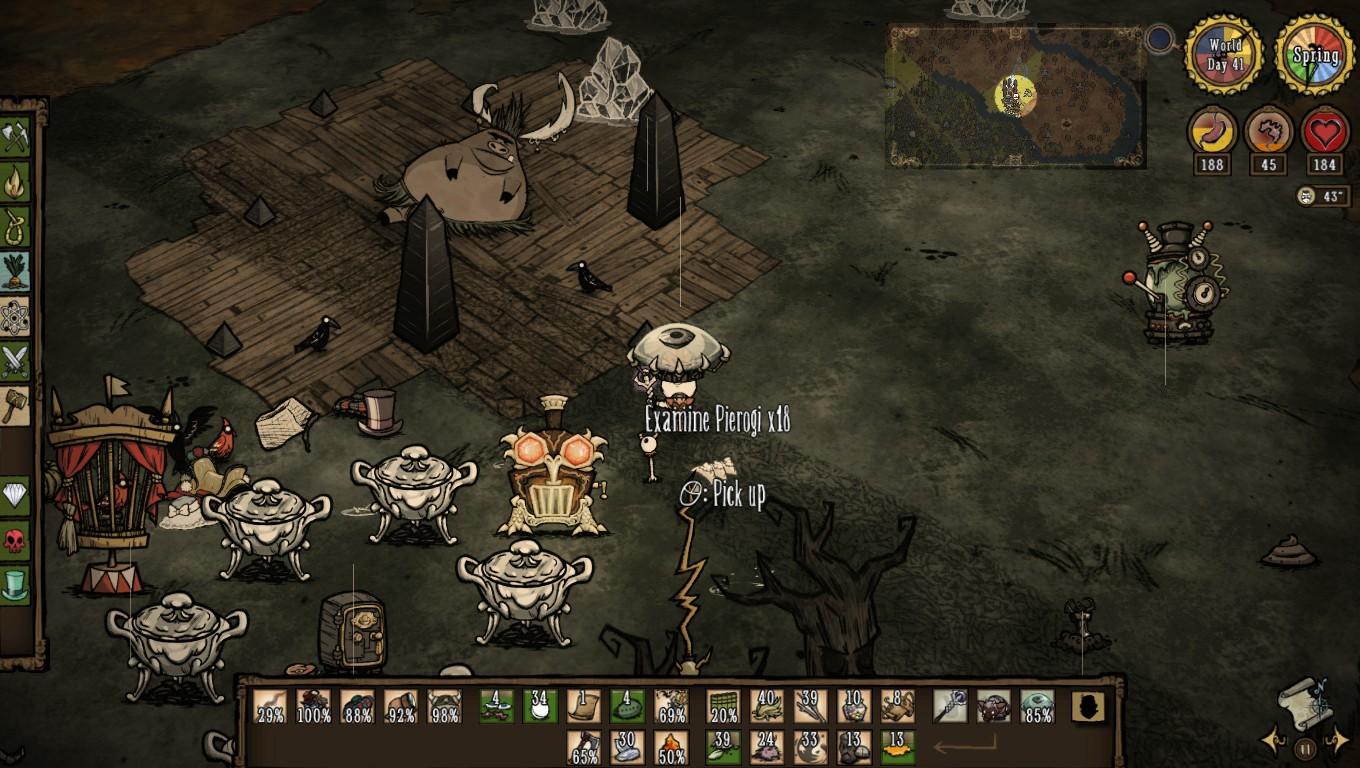Open the Science atom crafting tab

[x=15, y=317]
